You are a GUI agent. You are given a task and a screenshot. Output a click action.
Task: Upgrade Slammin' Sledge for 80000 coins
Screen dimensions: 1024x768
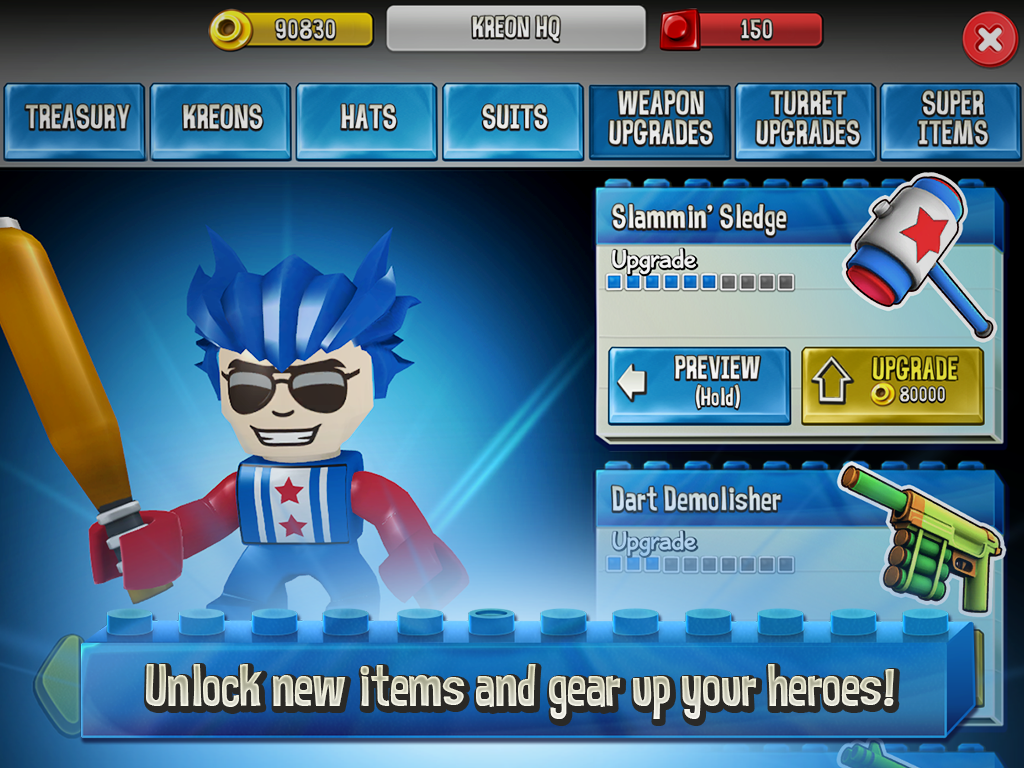tap(892, 385)
